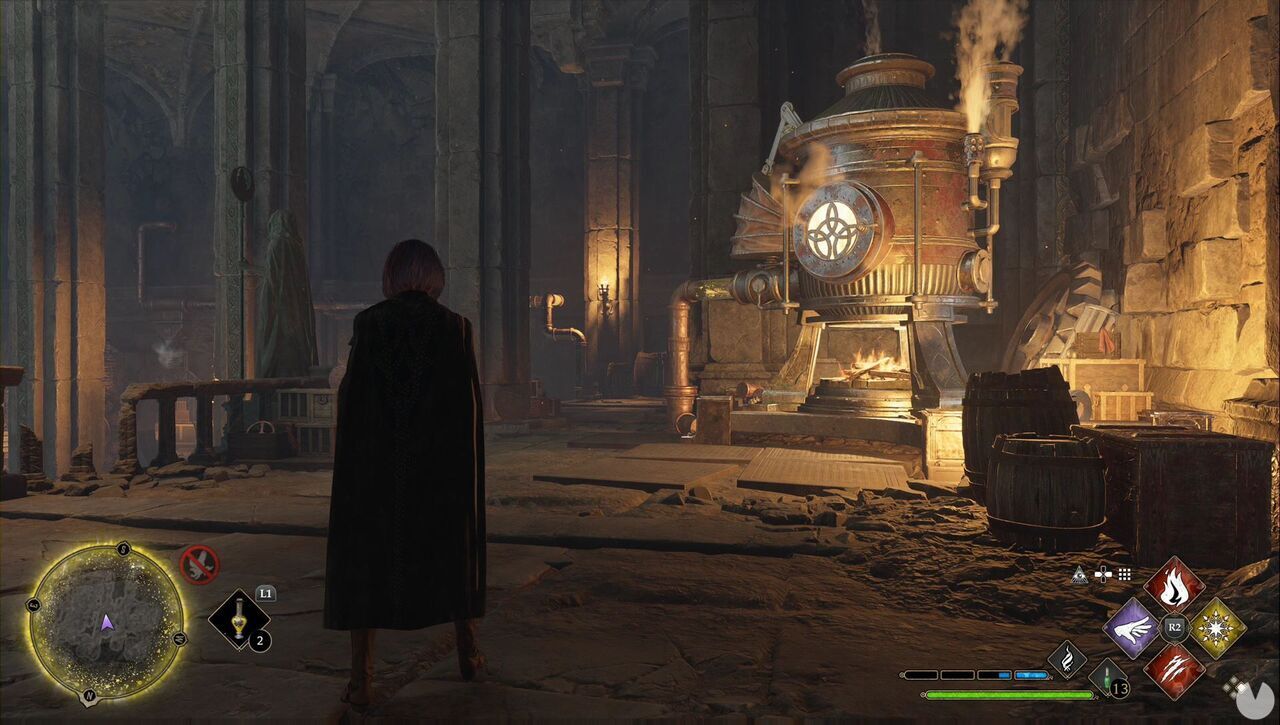The width and height of the screenshot is (1280, 725).
Task: Select the yellow potion tool slot
Action: pyautogui.click(x=240, y=620)
